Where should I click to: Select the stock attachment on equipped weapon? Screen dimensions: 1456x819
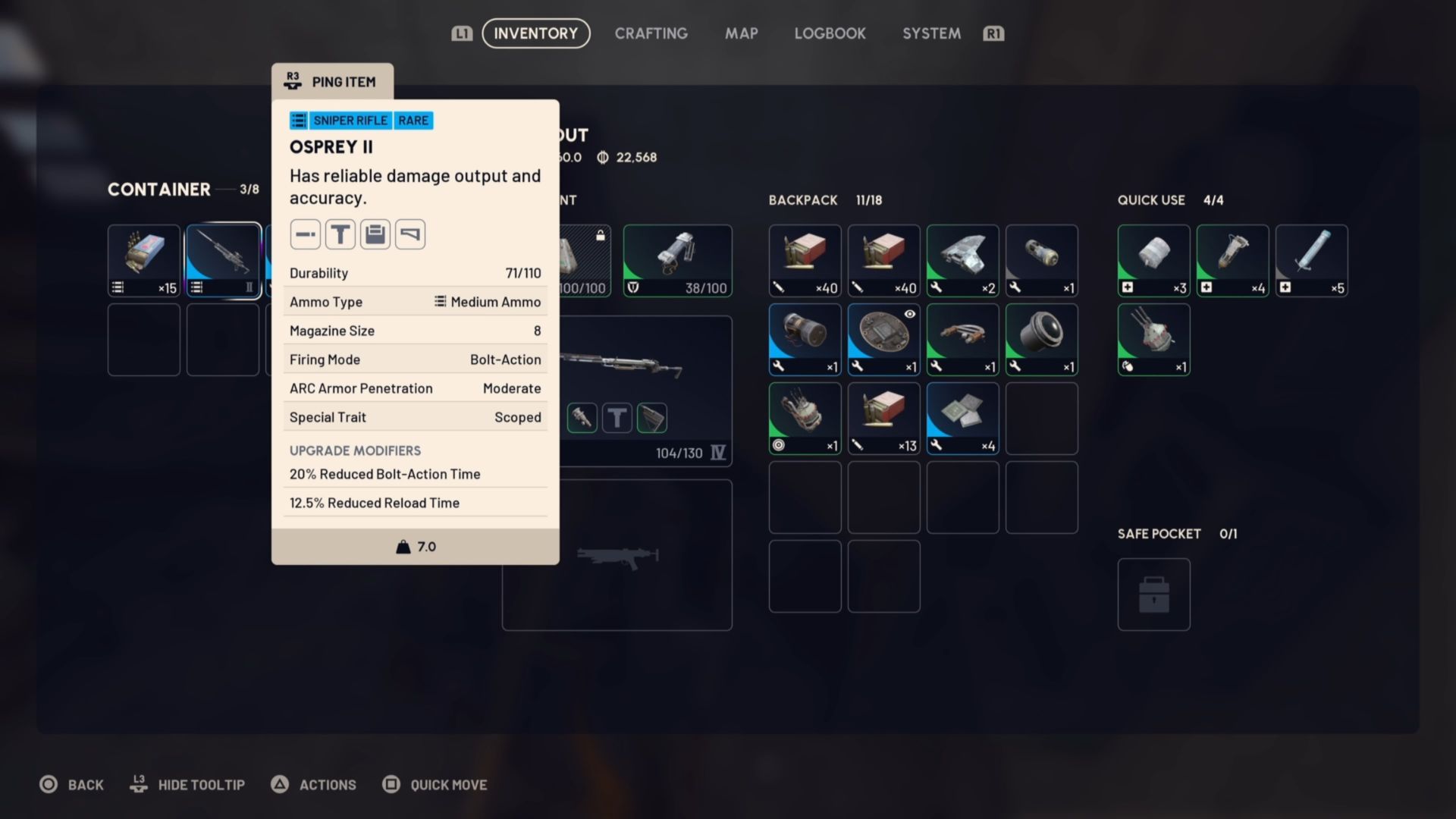point(652,418)
